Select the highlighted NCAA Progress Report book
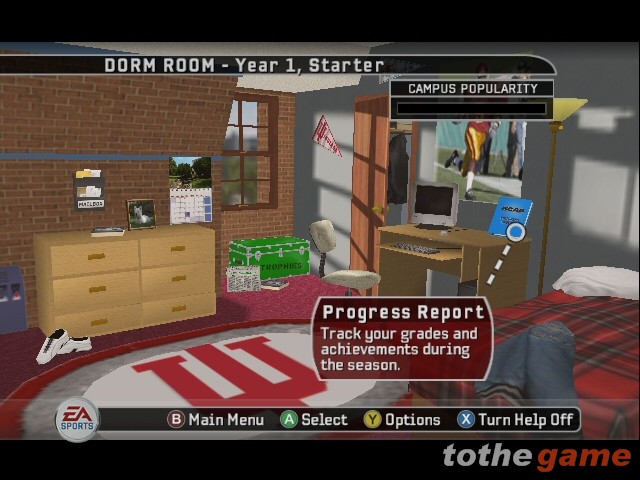 point(510,218)
